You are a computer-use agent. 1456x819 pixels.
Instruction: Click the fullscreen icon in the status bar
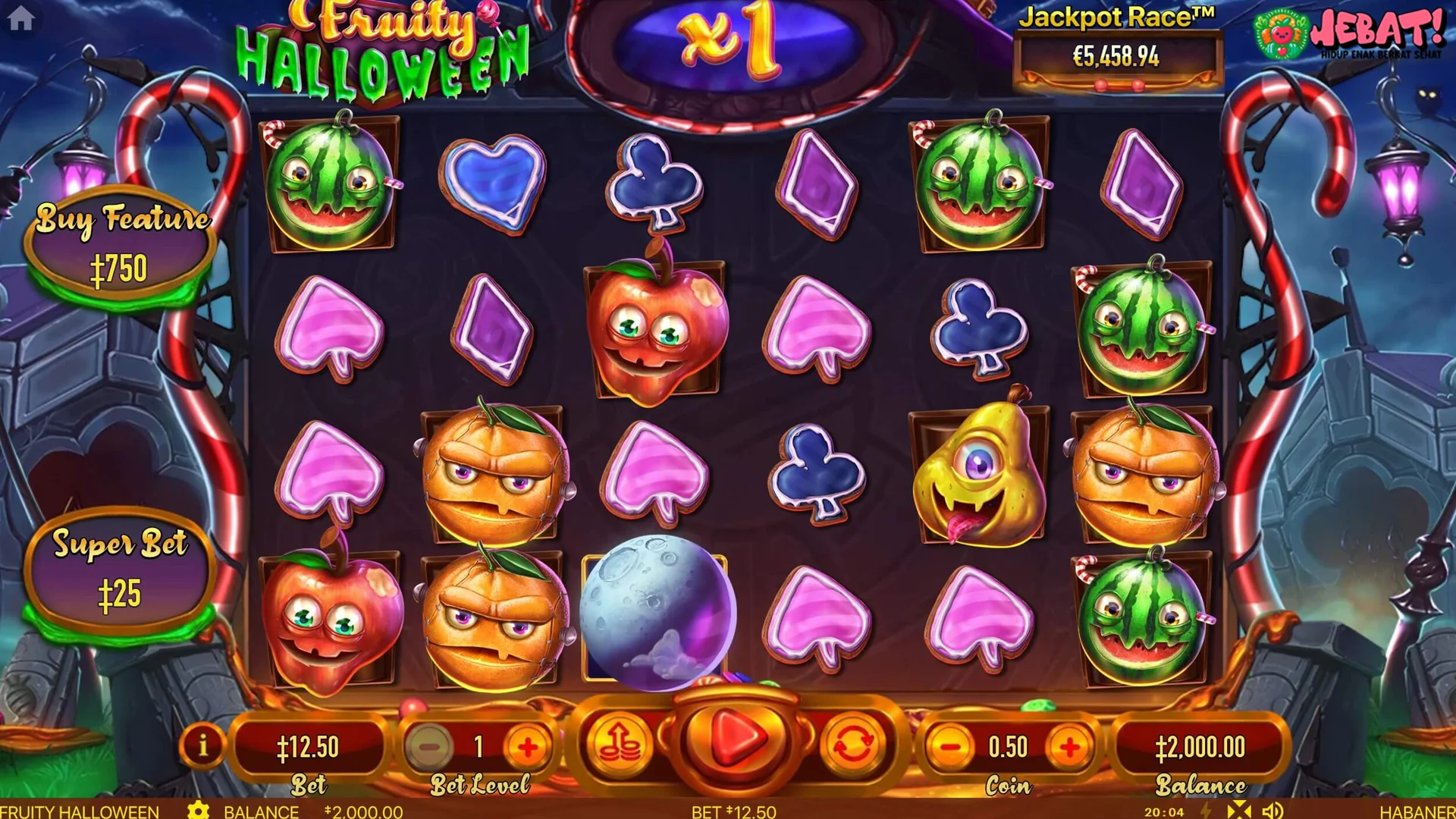point(1239,811)
